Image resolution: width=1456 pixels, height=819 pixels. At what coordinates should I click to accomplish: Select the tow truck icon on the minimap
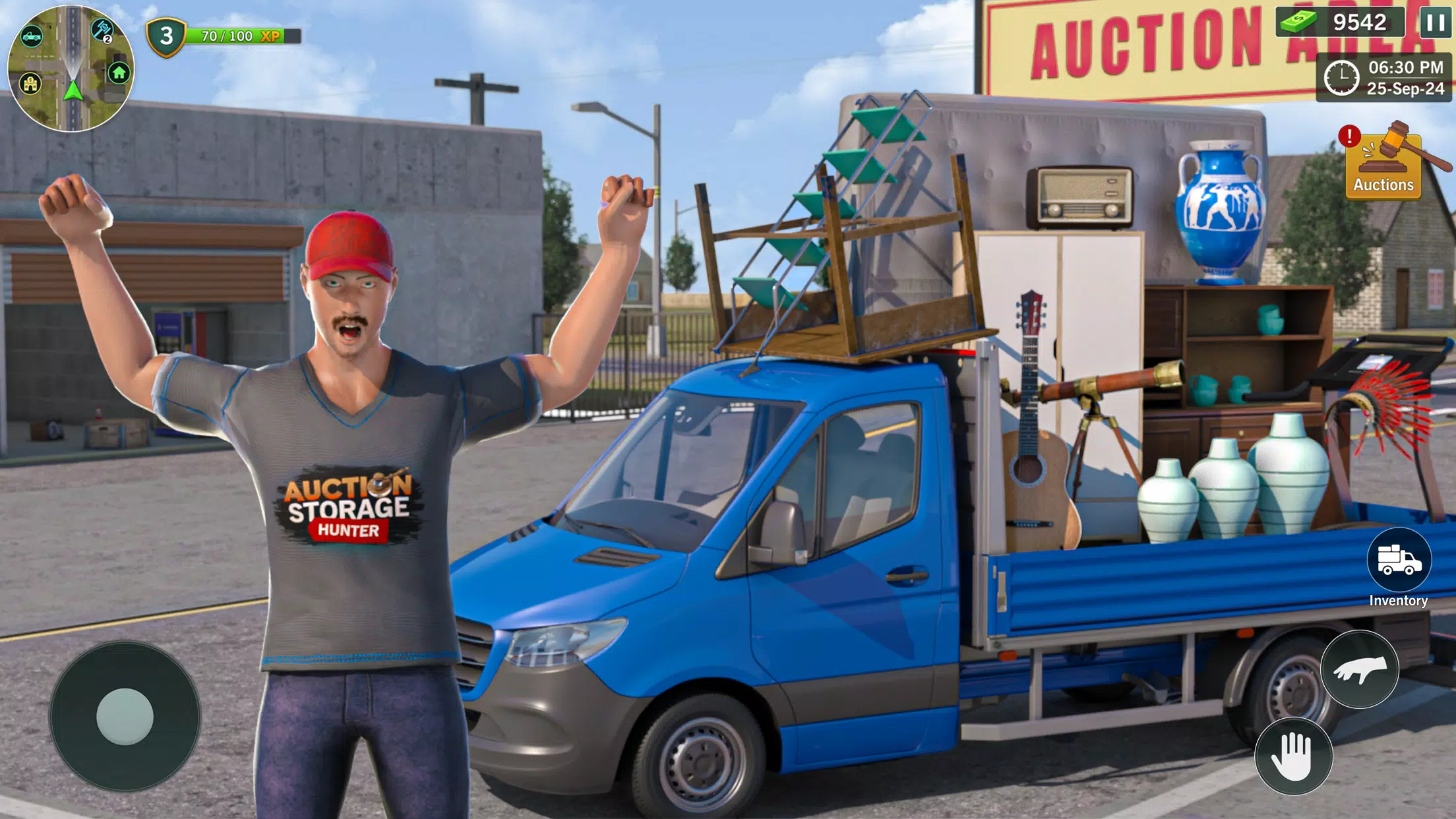(32, 35)
